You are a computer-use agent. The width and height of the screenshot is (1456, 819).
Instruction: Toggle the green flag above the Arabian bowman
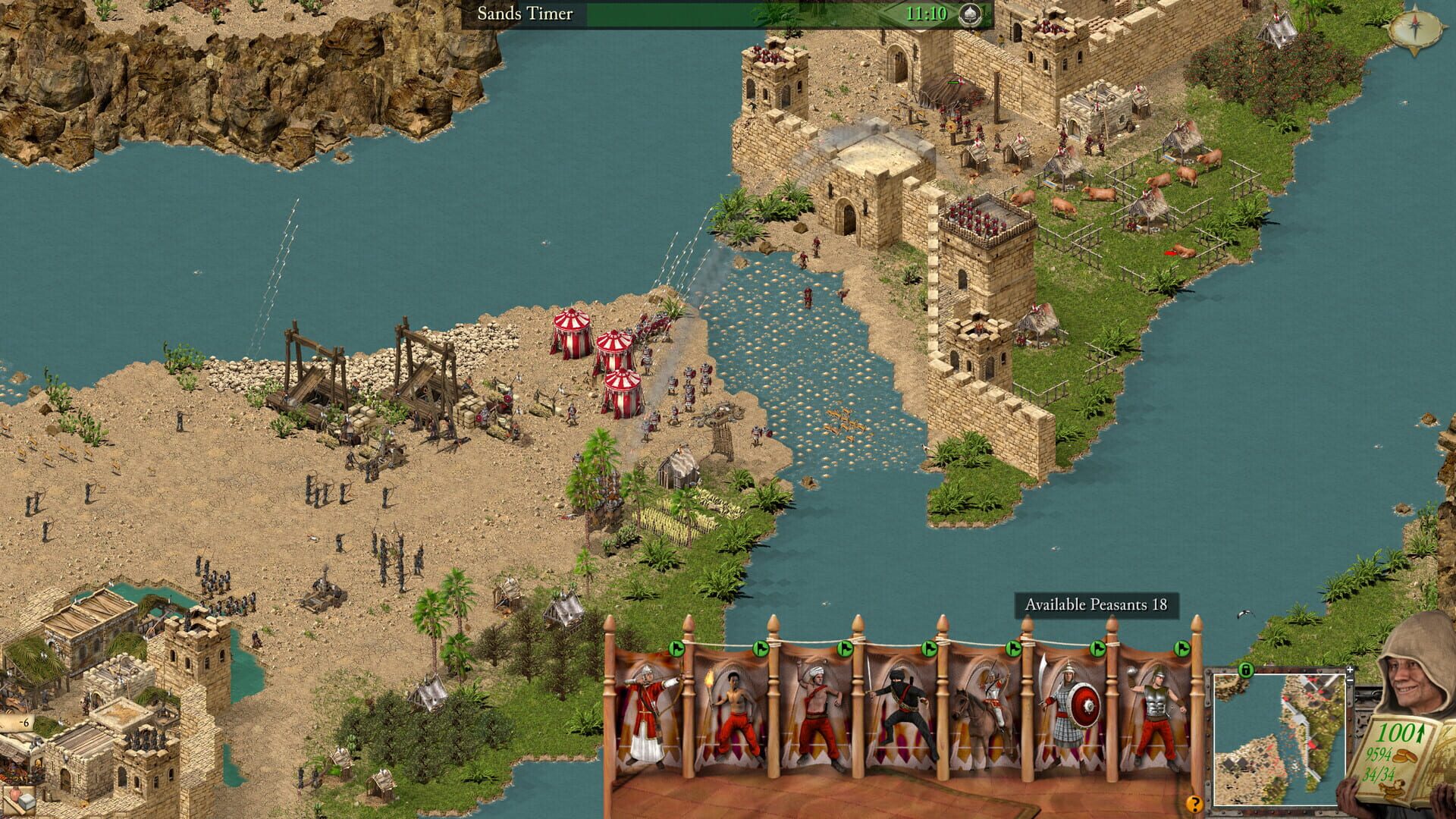tap(677, 649)
